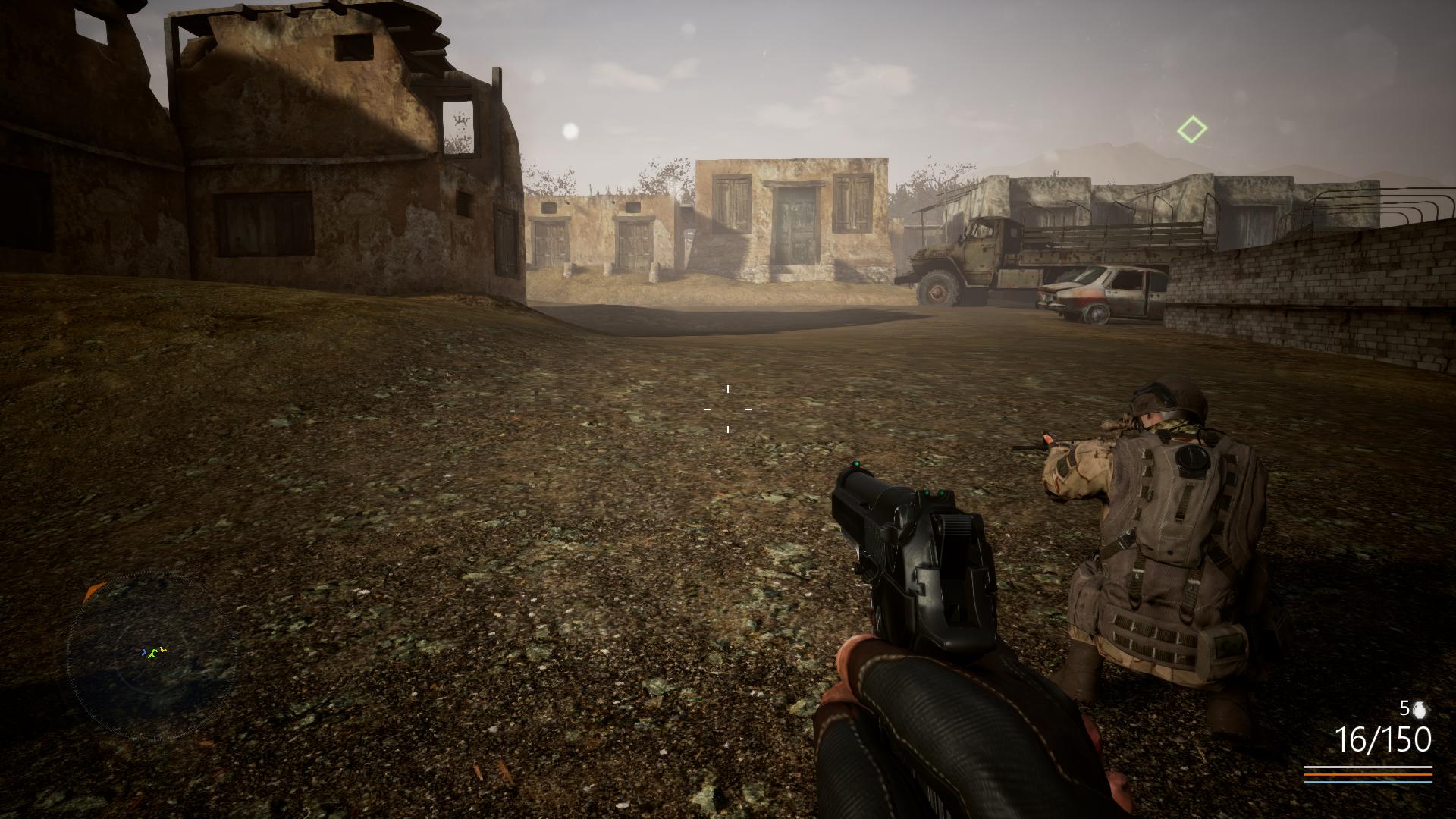1456x819 pixels.
Task: Click the orange arrow on the radar edge
Action: pyautogui.click(x=93, y=591)
